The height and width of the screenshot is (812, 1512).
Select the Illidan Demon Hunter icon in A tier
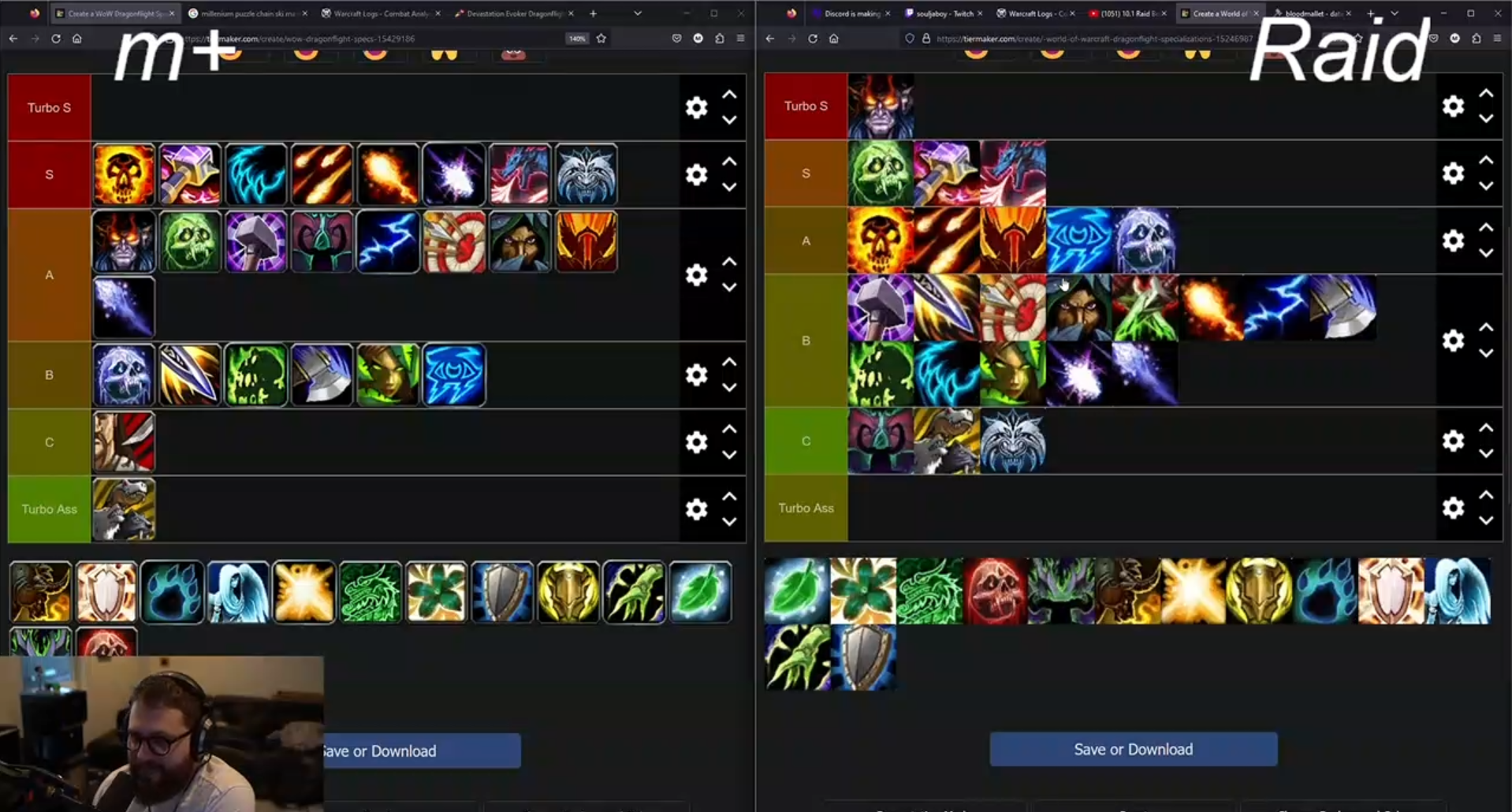pos(124,242)
